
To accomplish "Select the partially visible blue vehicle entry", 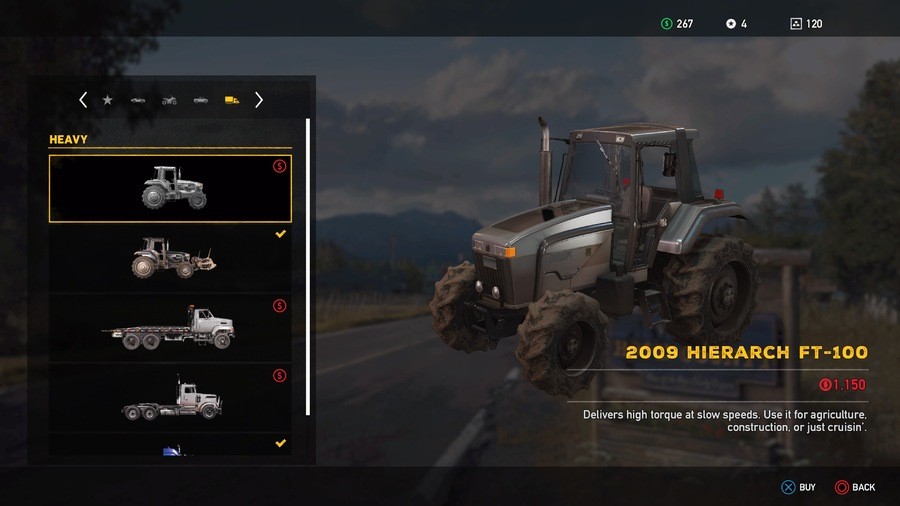I will click(170, 446).
